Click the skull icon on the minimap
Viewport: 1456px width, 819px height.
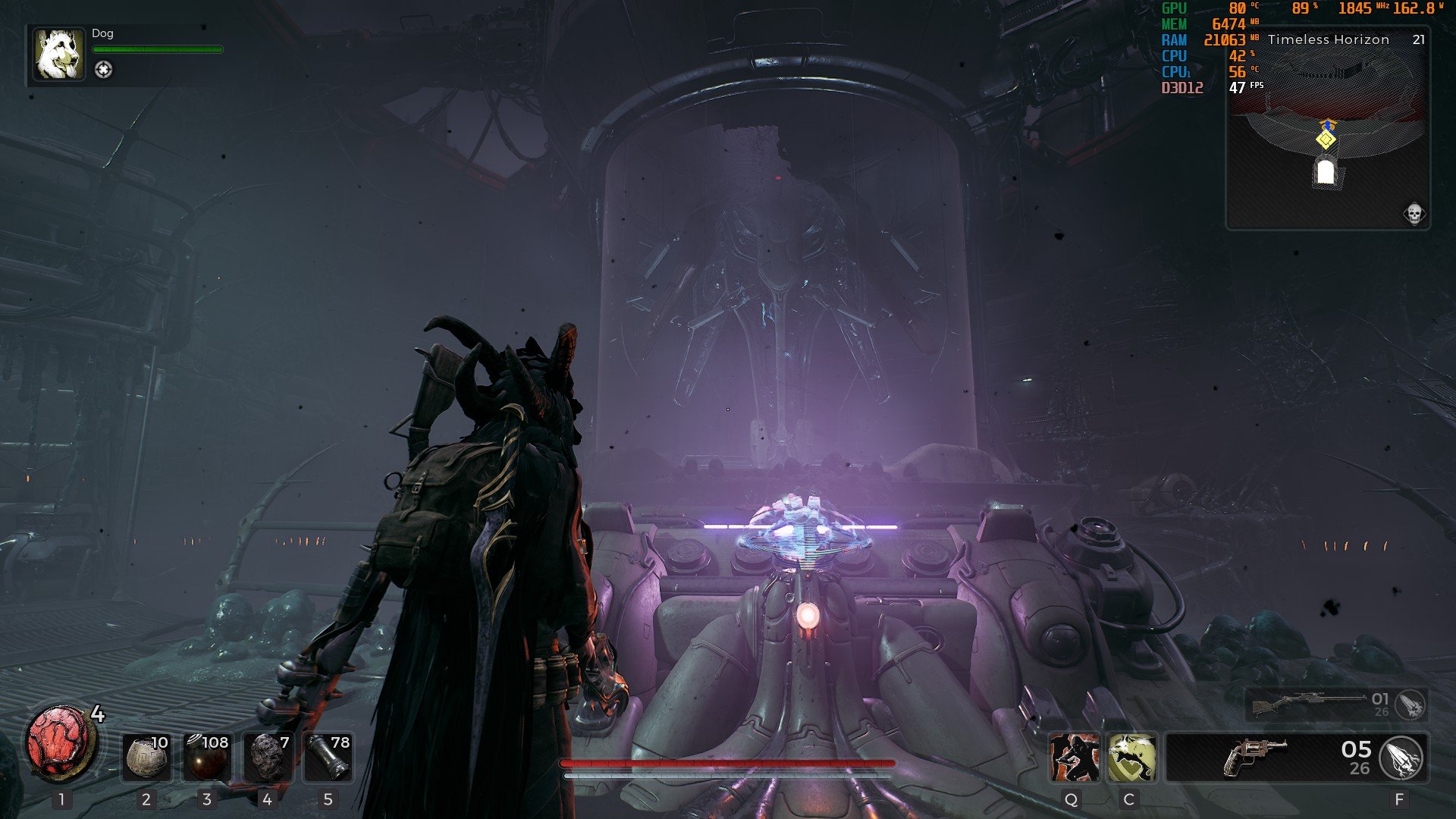click(1414, 214)
